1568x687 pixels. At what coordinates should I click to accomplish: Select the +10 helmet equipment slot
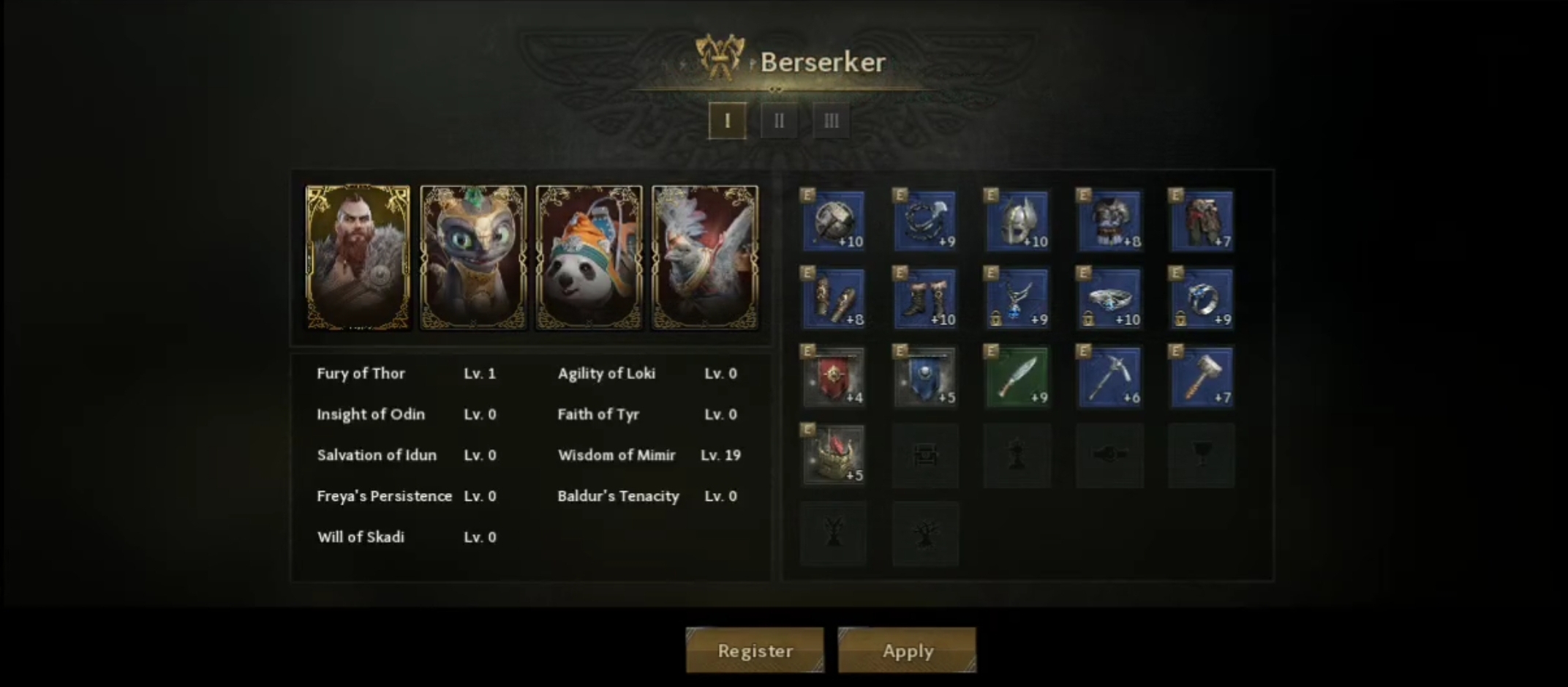pos(1017,221)
